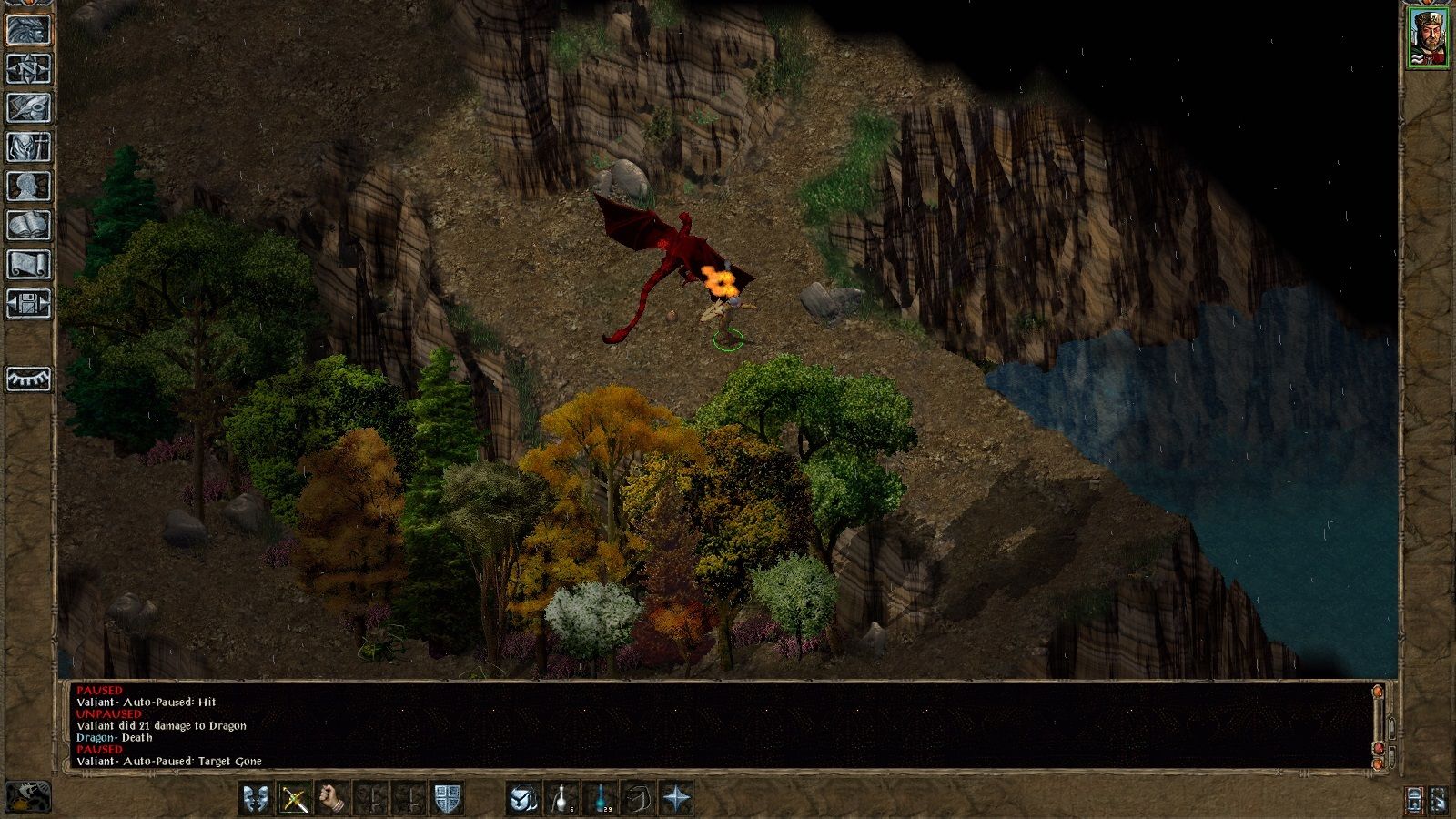Screen dimensions: 1456x819
Task: Click the helmet quick item slot
Action: pos(523,799)
